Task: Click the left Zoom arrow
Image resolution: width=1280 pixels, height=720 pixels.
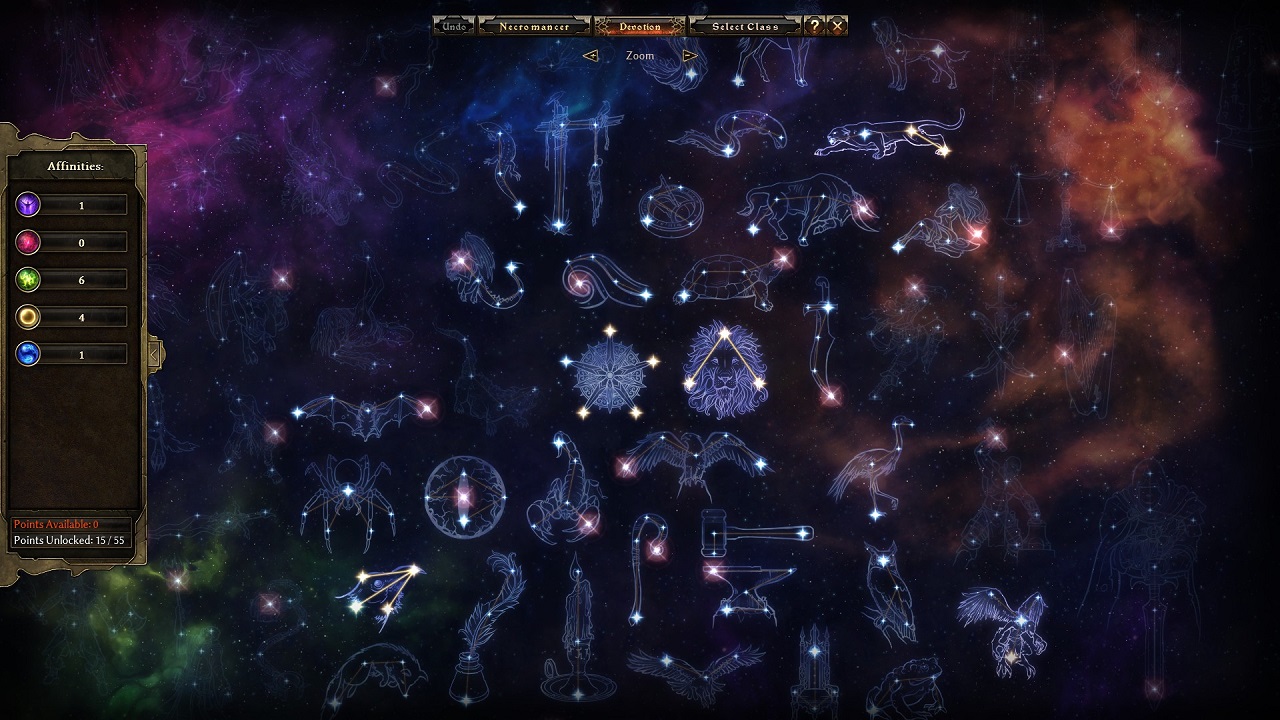Action: (x=590, y=56)
